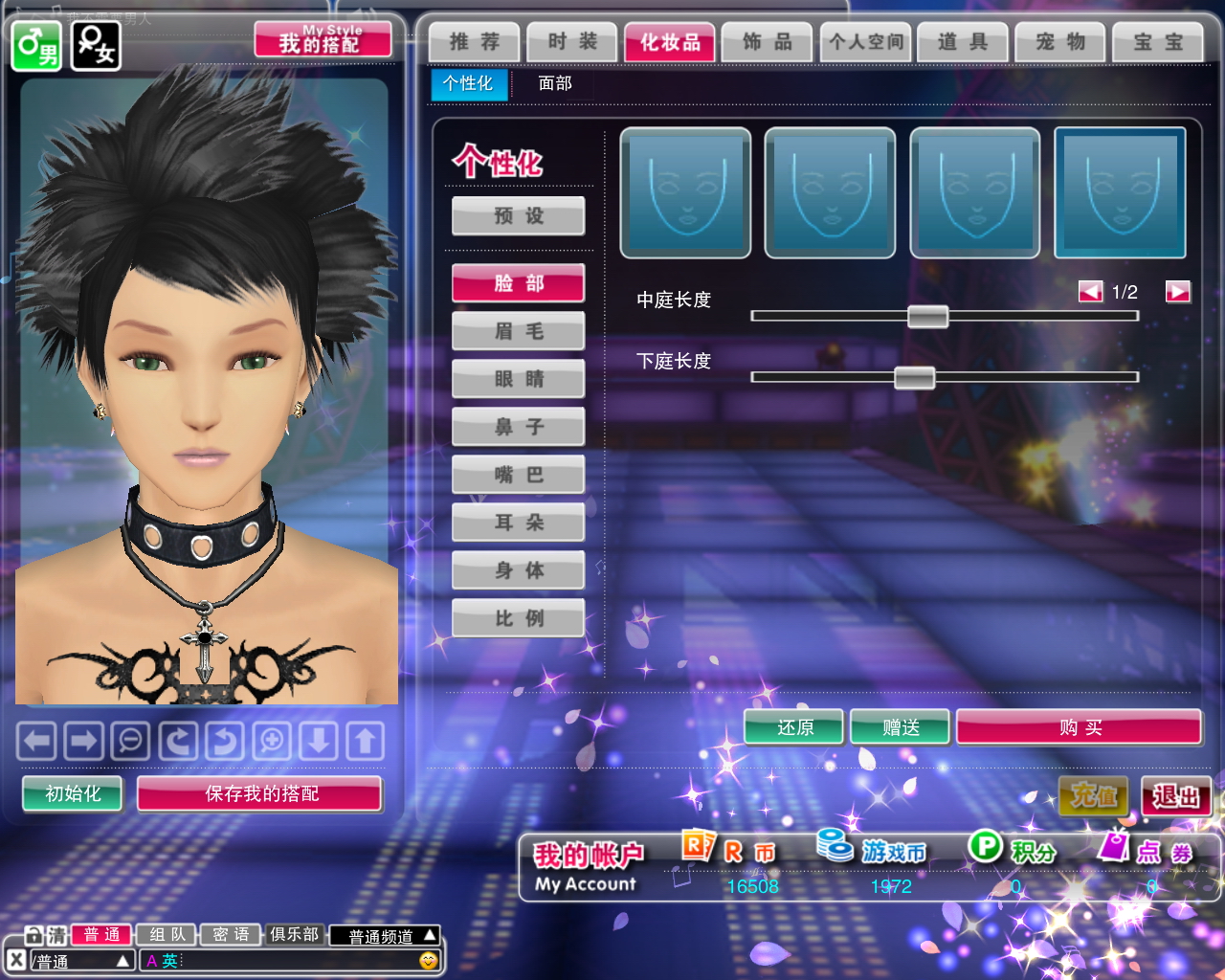Open the 时装 fashion tab
Screen dimensions: 1225x980
coord(572,42)
